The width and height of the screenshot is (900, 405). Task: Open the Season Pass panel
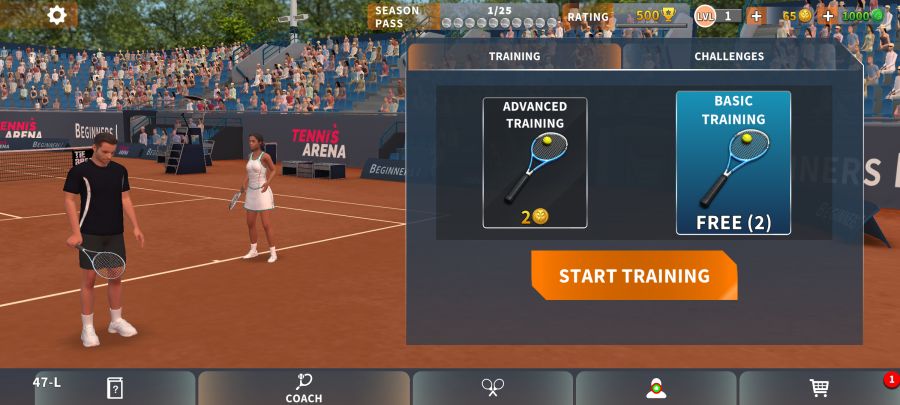(463, 16)
